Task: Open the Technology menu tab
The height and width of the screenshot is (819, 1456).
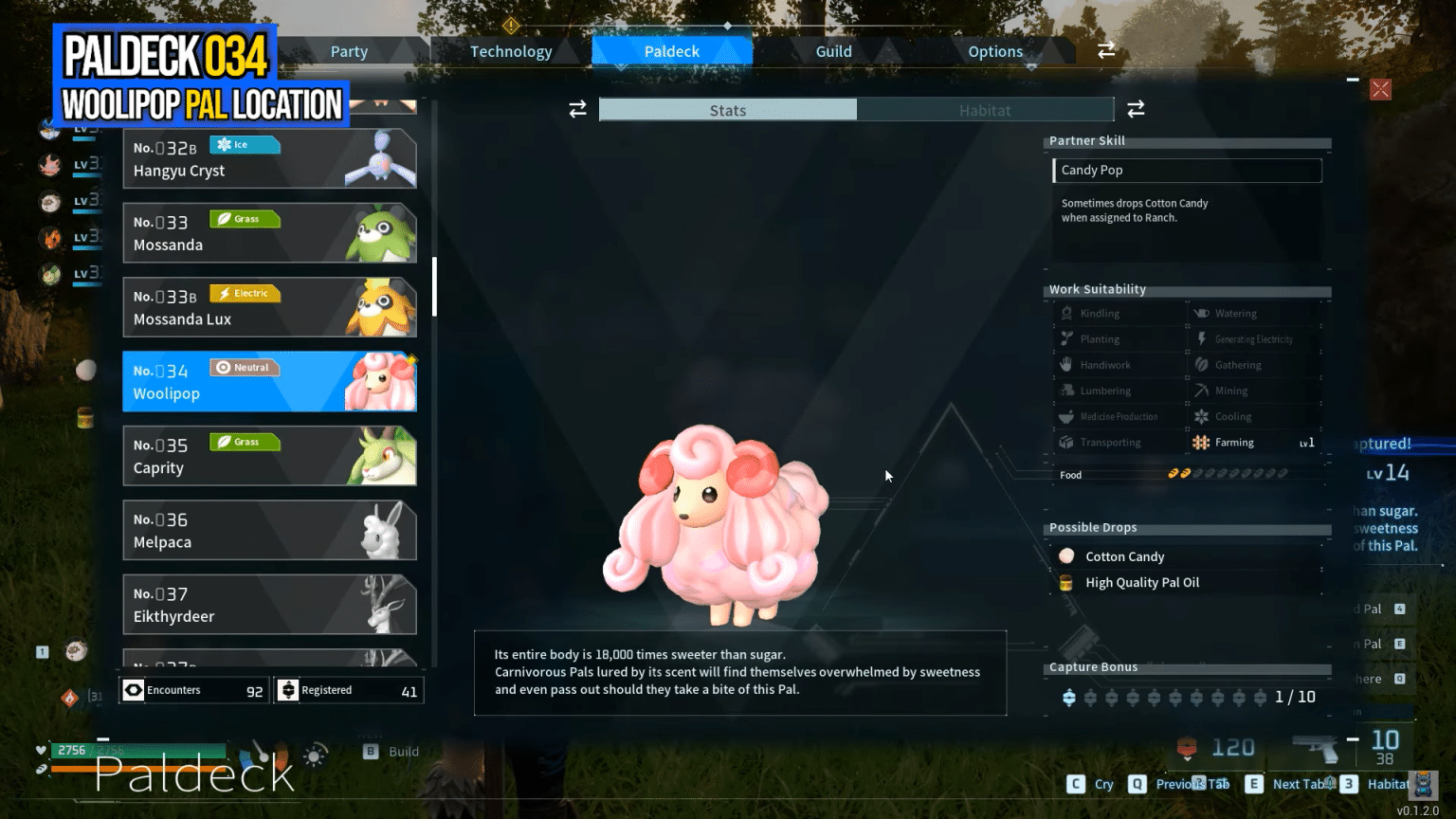Action: [511, 51]
